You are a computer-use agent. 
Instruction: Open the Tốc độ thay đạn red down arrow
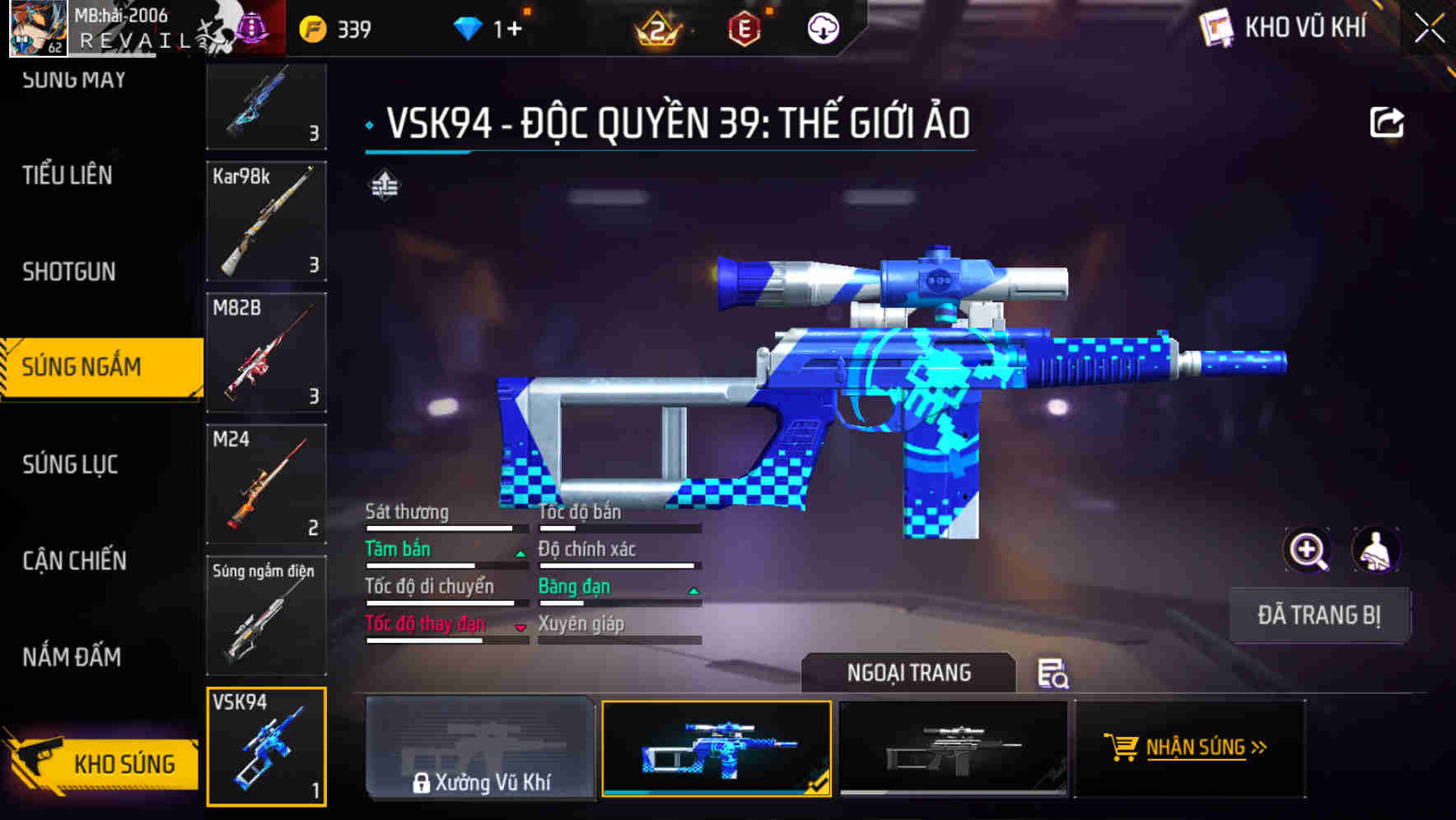(520, 628)
